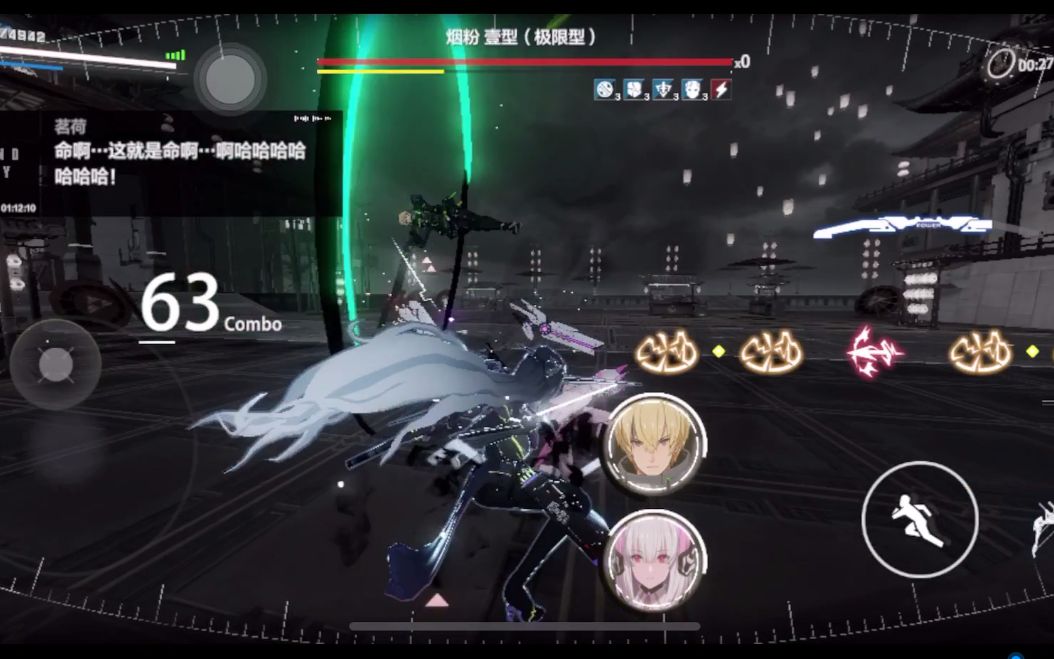Tap the running-figure dodge button
Viewport: 1054px width, 659px height.
919,520
